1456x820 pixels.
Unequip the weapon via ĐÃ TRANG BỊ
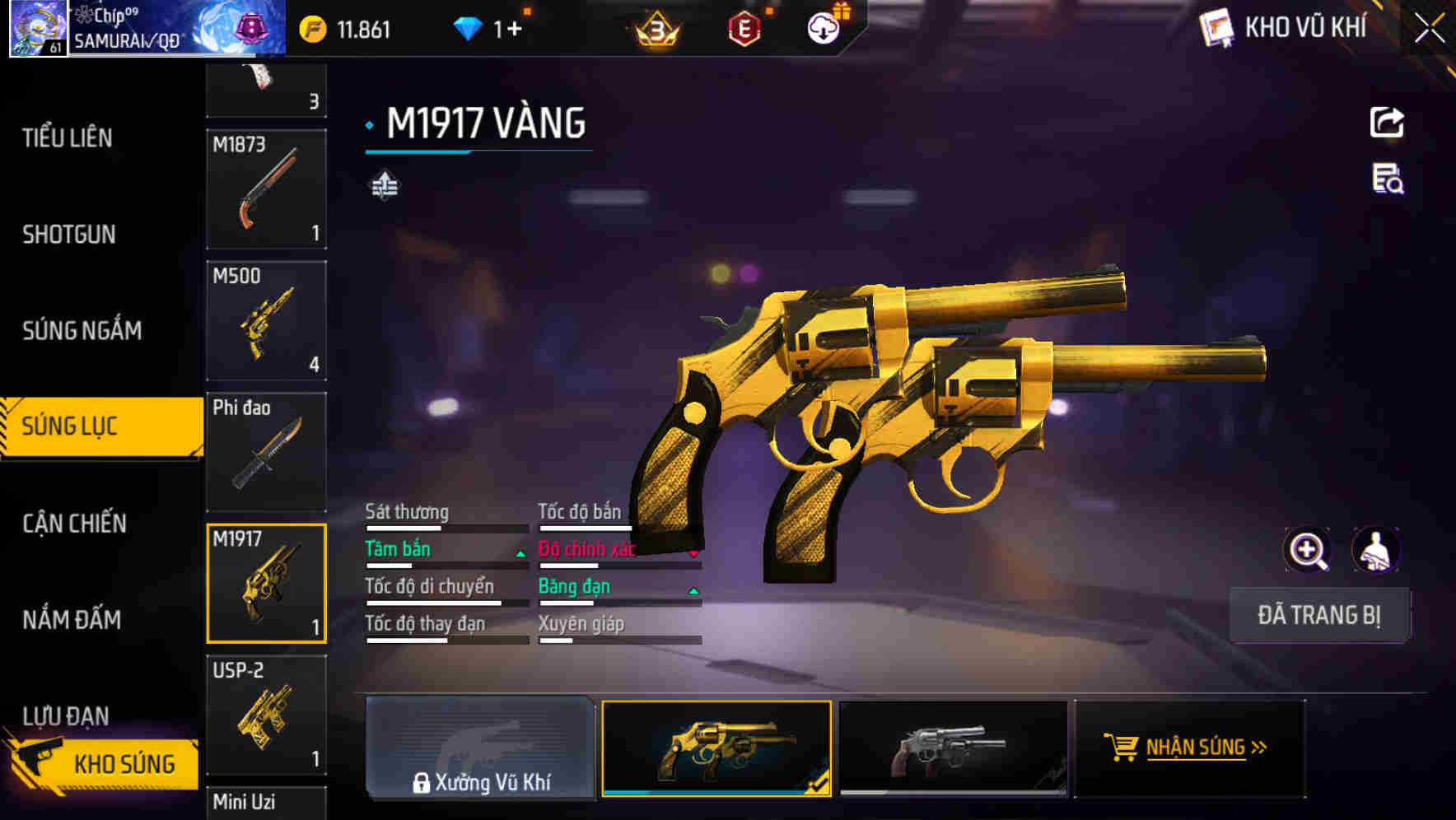tap(1320, 615)
